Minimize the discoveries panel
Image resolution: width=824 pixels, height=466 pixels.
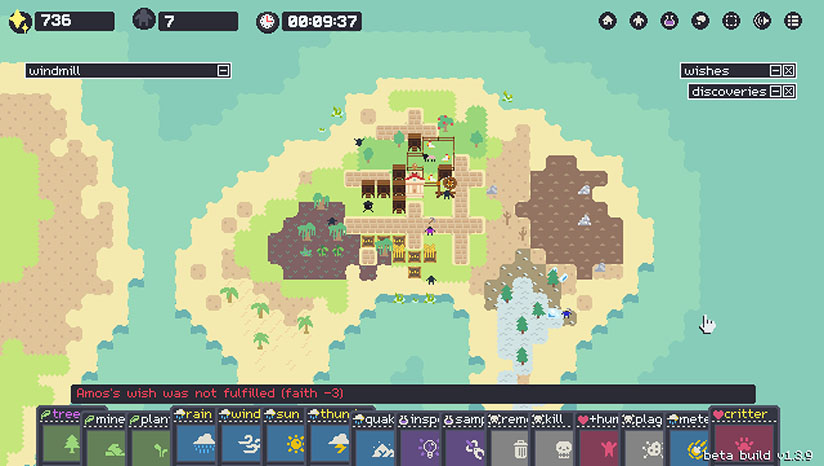tap(774, 92)
